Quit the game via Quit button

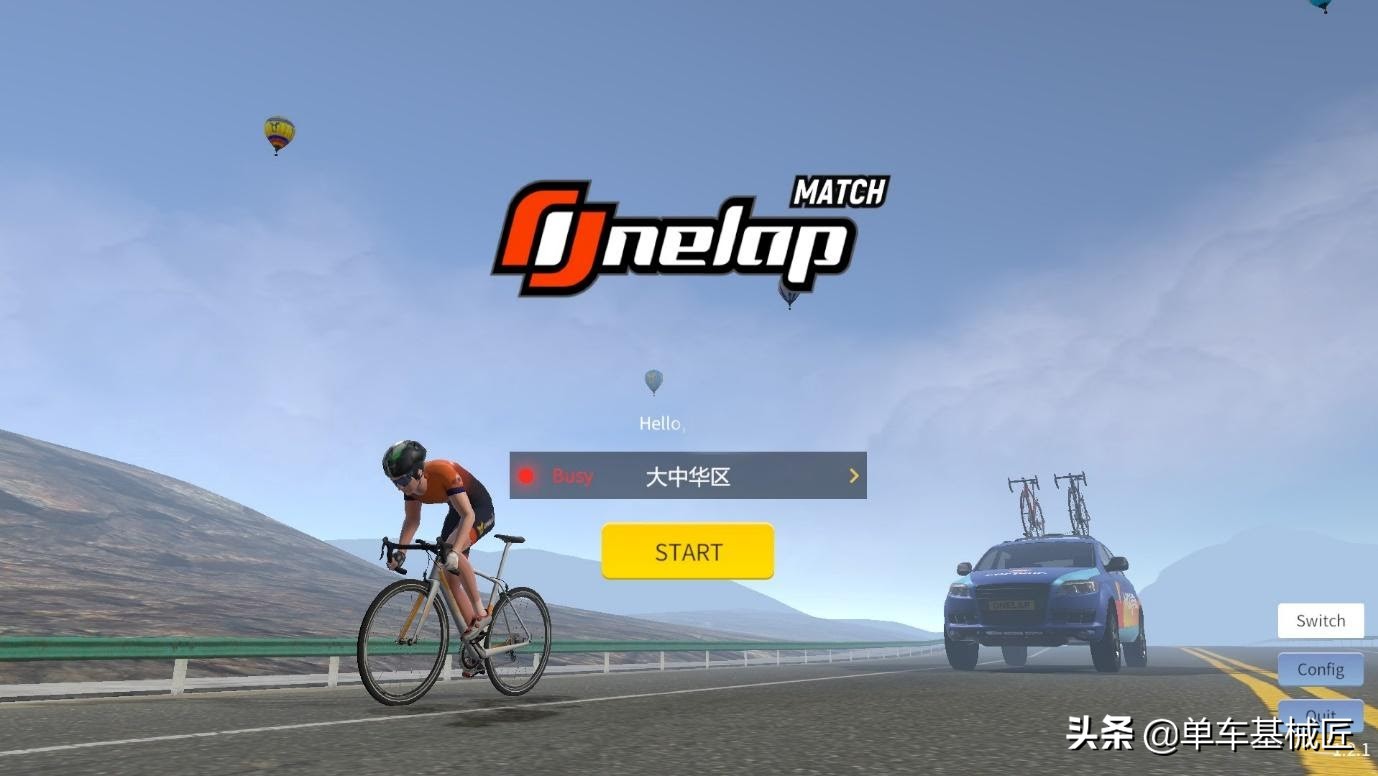tap(1320, 716)
